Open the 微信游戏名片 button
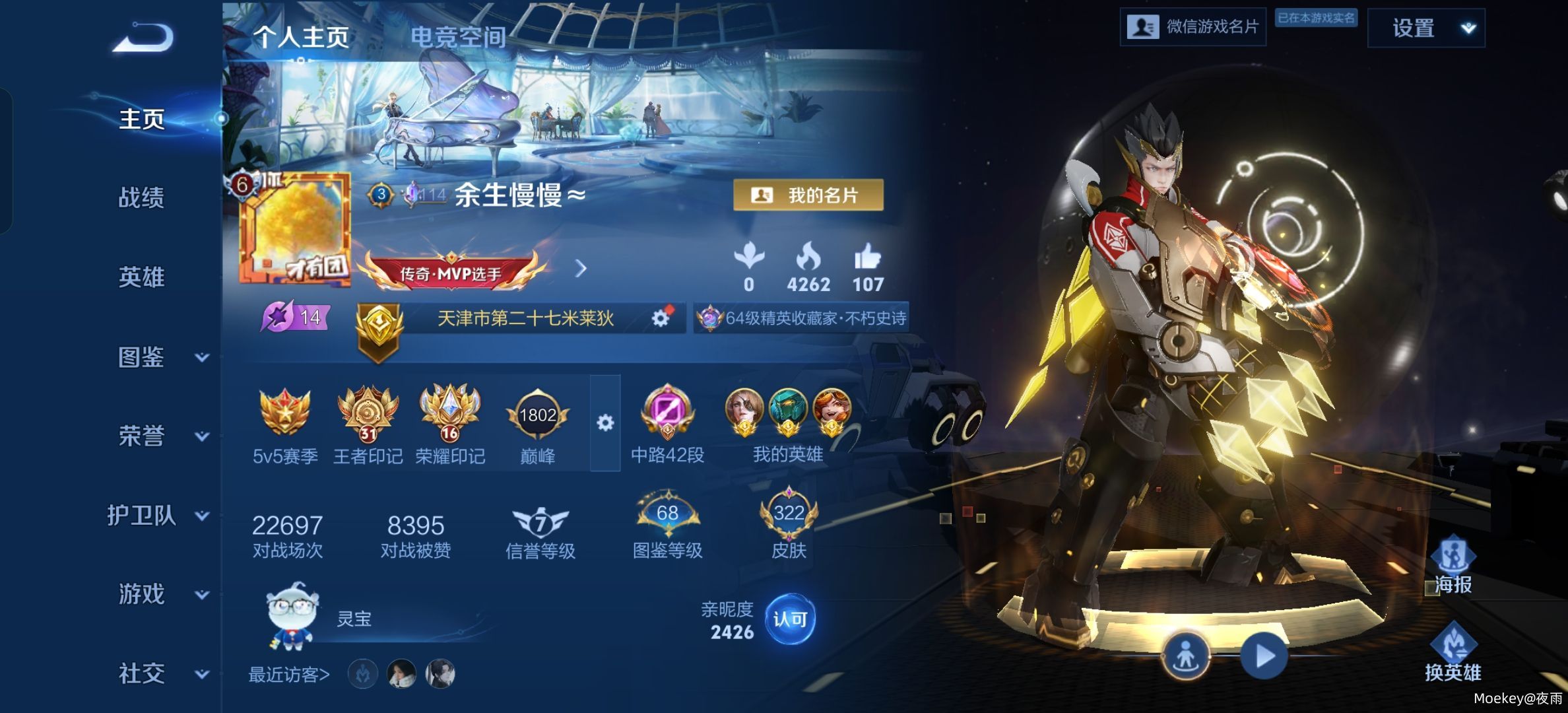This screenshot has width=1568, height=713. point(1192,27)
